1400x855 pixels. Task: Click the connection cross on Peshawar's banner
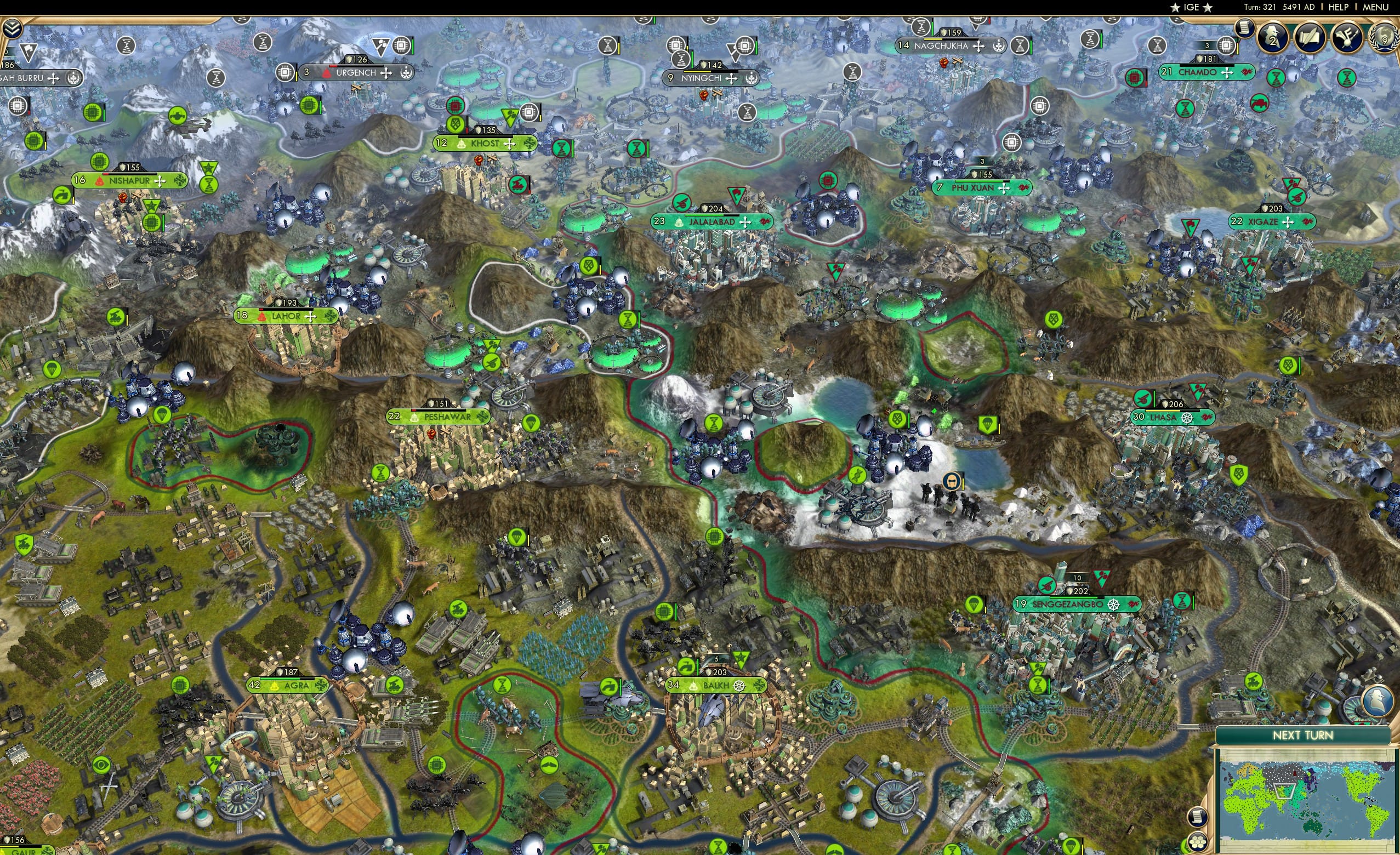482,417
